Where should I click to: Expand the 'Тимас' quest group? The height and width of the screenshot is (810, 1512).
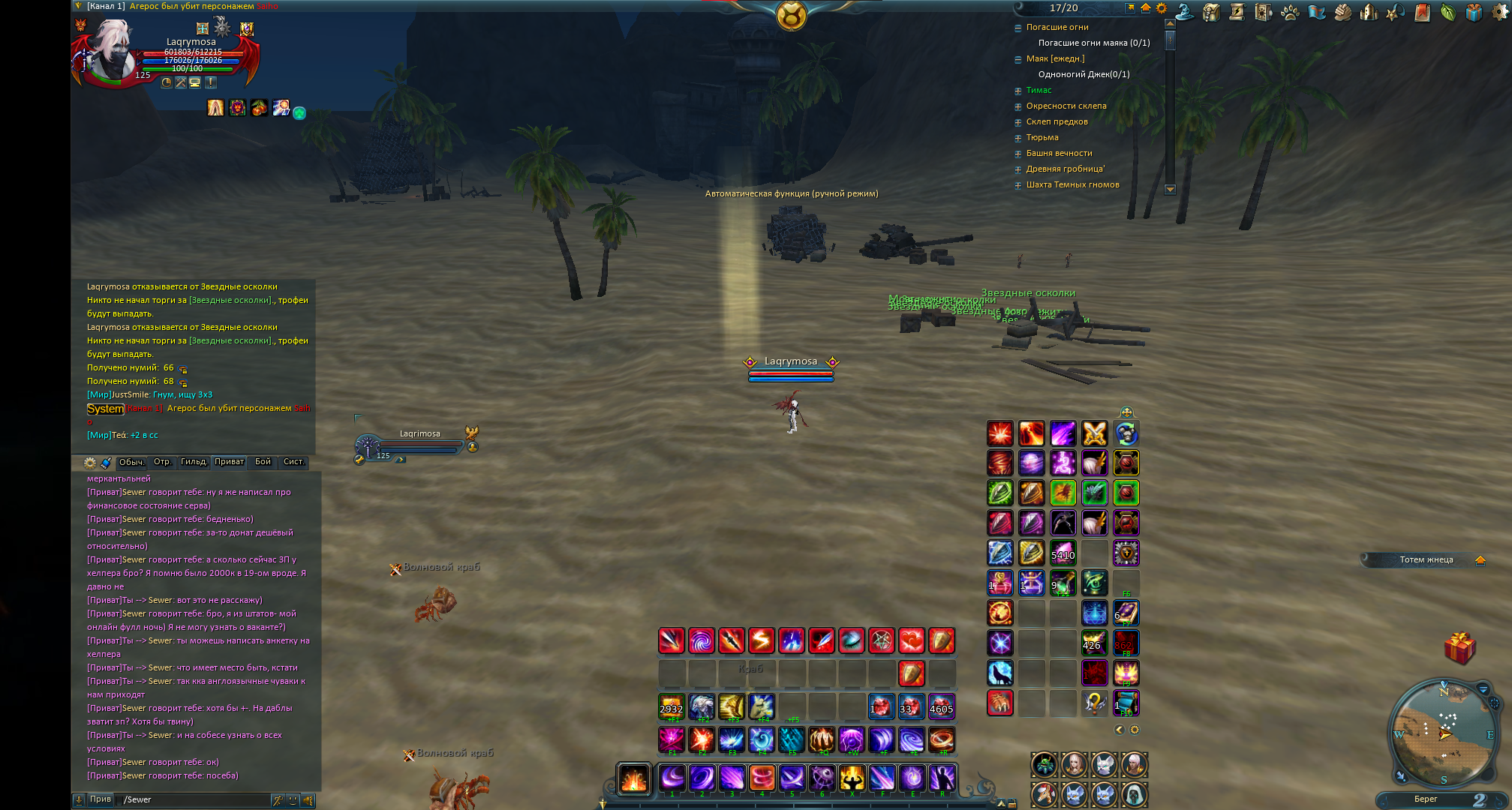[x=1018, y=91]
